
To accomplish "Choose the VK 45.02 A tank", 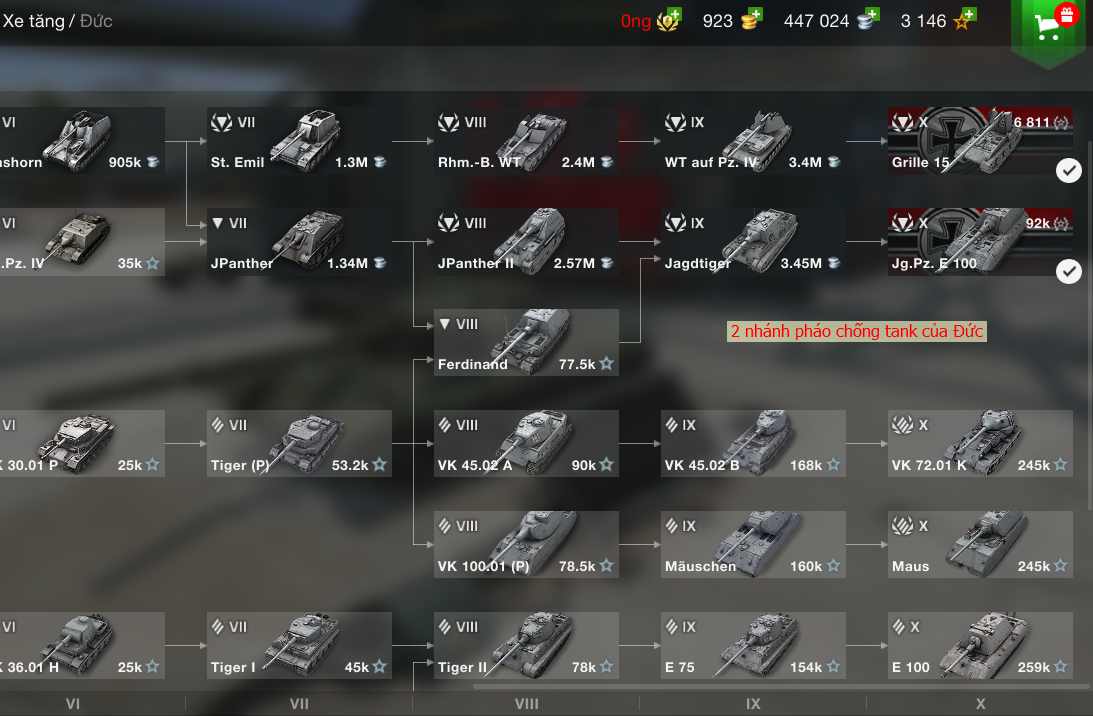I will pos(526,444).
